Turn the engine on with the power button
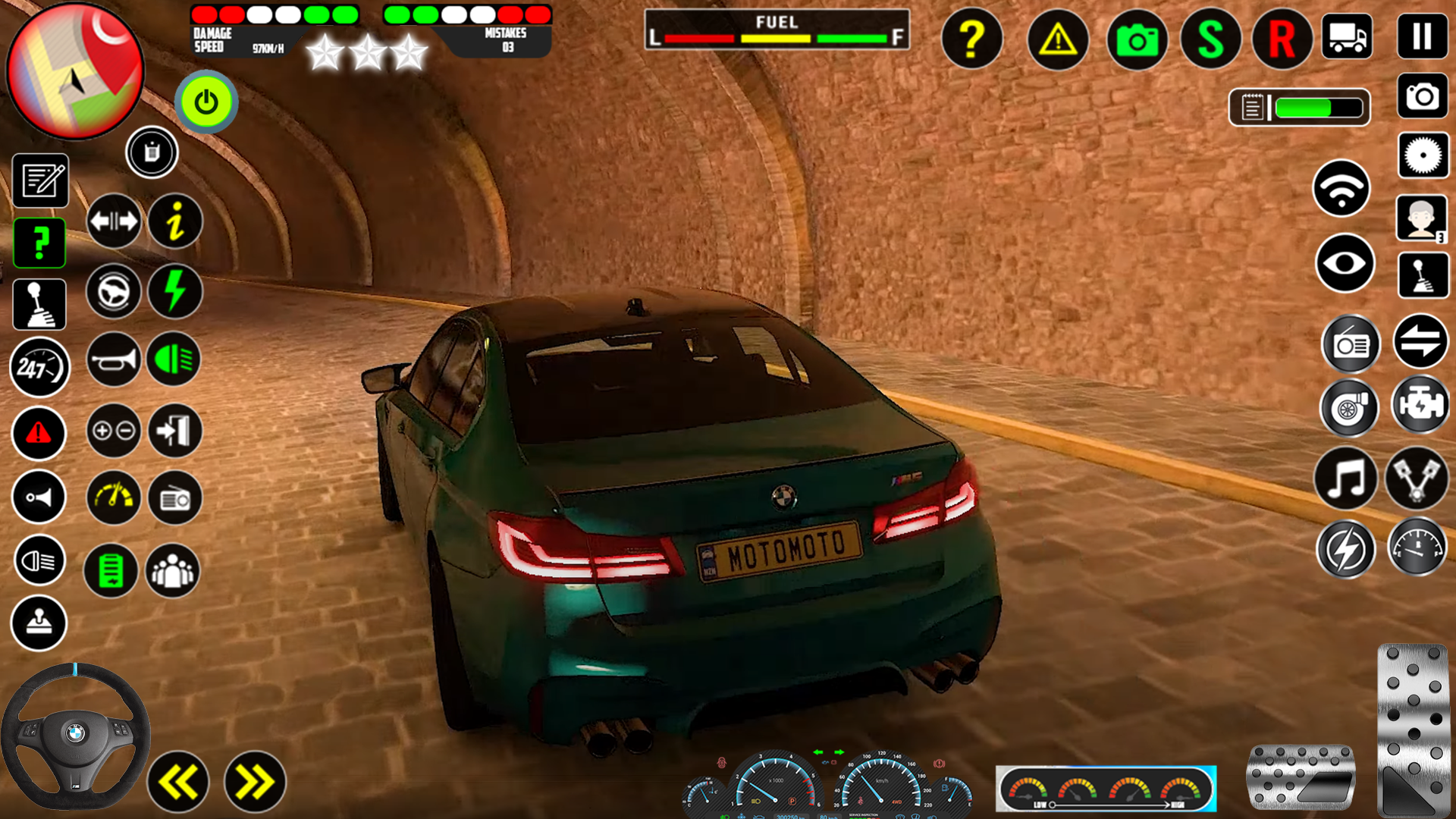Image resolution: width=1456 pixels, height=819 pixels. pyautogui.click(x=206, y=101)
